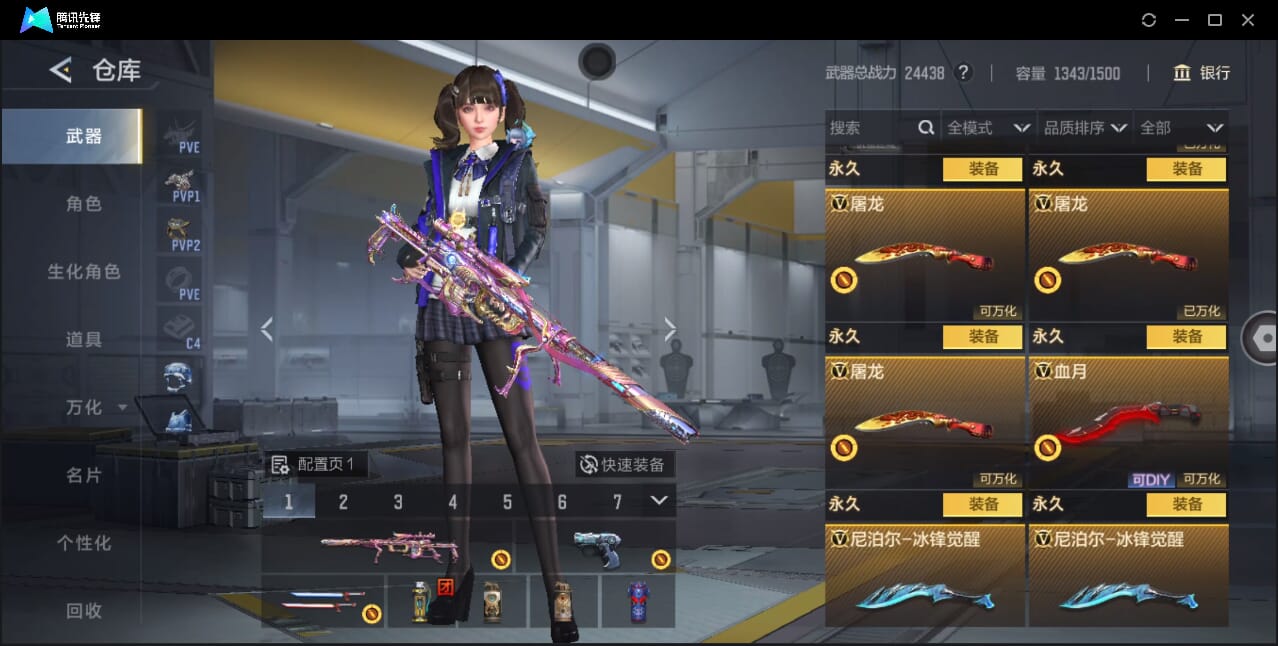Activate 快速装备 quick equip
The width and height of the screenshot is (1278, 646).
[623, 465]
